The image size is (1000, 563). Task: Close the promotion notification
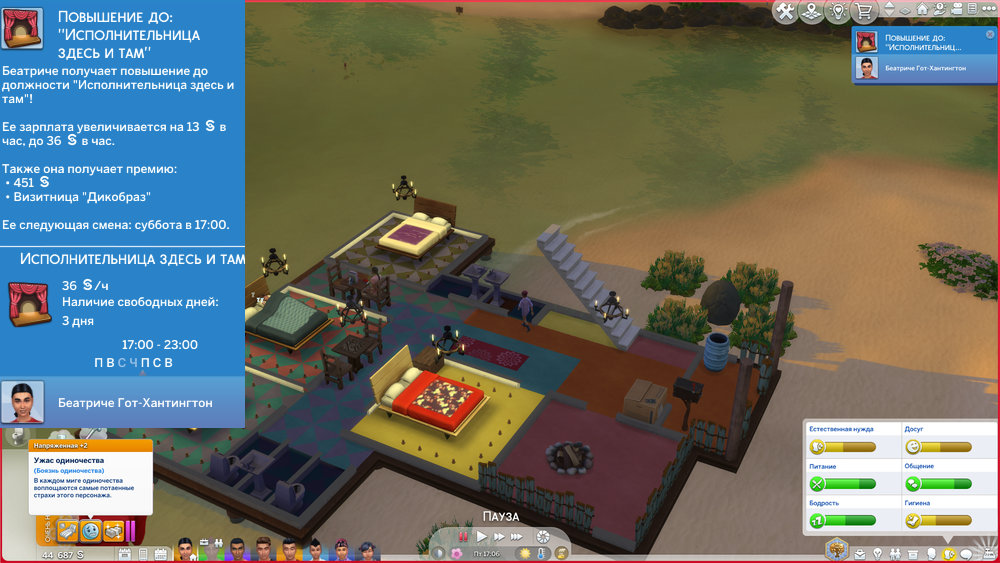(x=990, y=35)
